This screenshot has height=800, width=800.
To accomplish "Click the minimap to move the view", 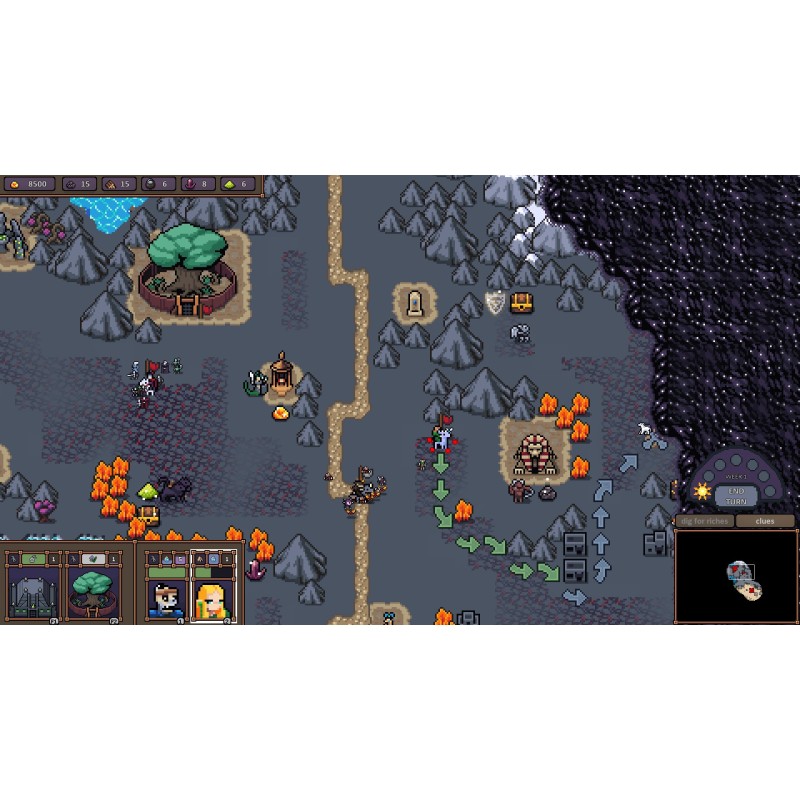I will click(x=735, y=575).
